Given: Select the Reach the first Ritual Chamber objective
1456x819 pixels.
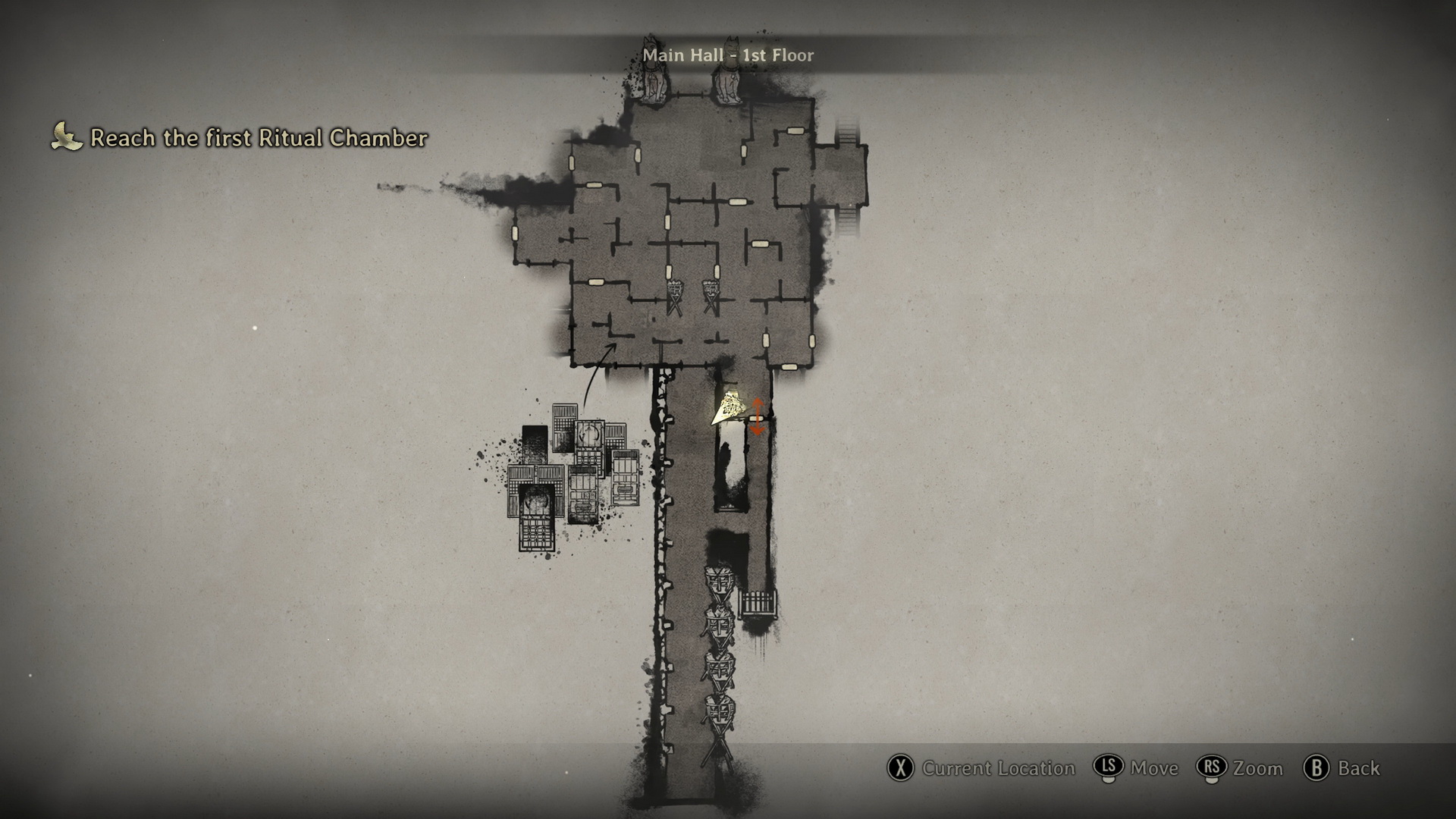Looking at the screenshot, I should [x=258, y=138].
